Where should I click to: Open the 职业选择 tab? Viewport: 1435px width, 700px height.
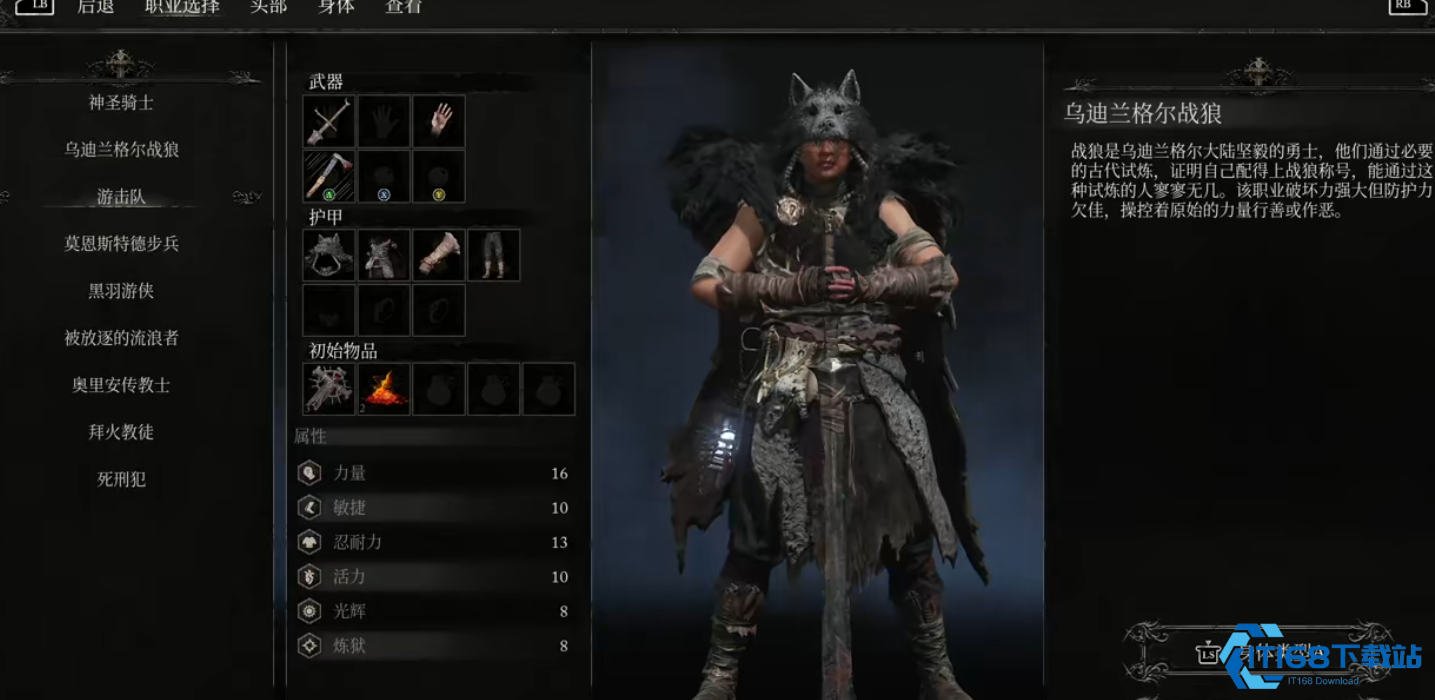pyautogui.click(x=182, y=7)
